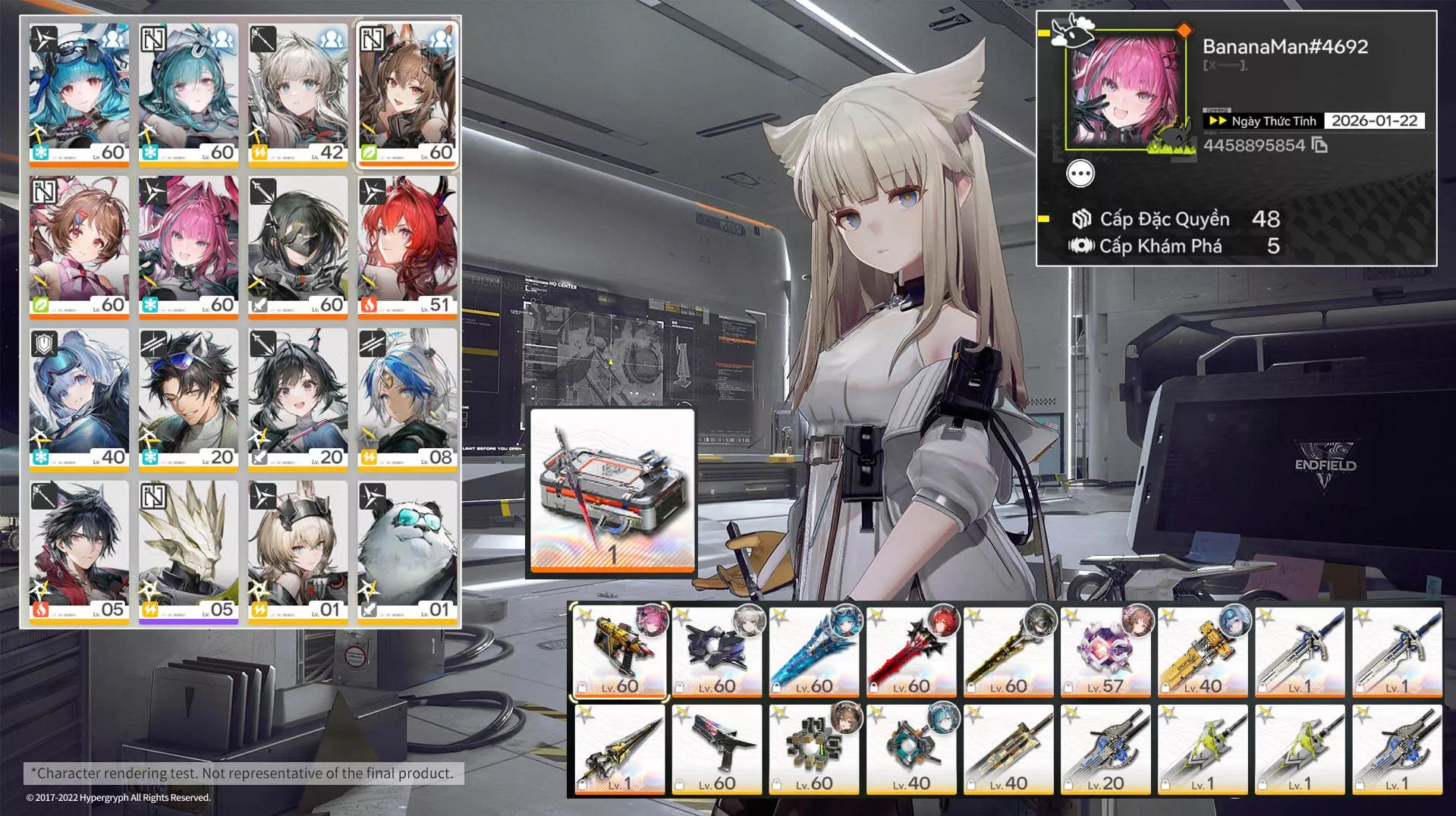Open the three-dots speech bubble button

(1080, 174)
